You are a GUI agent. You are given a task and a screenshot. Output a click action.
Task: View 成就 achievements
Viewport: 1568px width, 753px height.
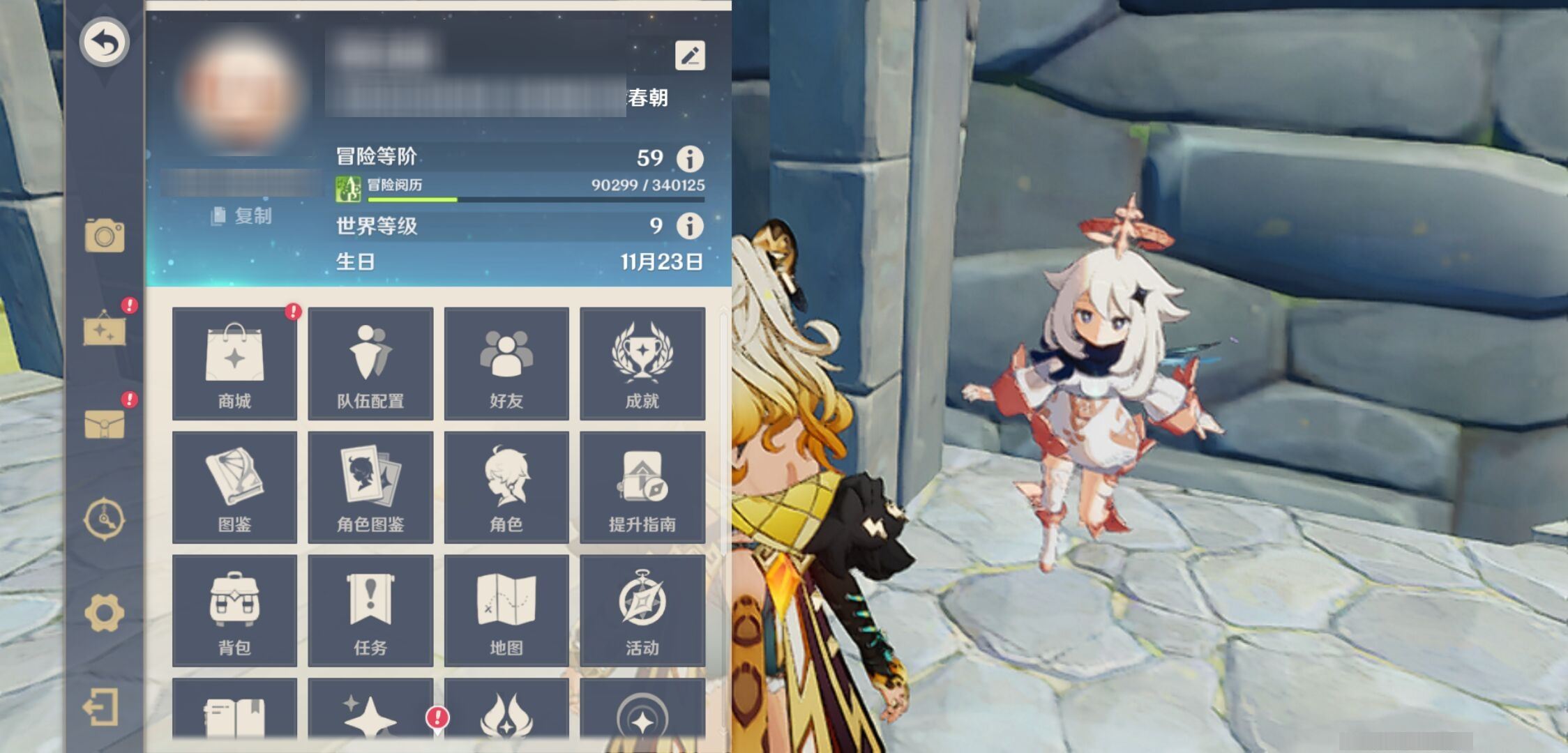pos(642,363)
